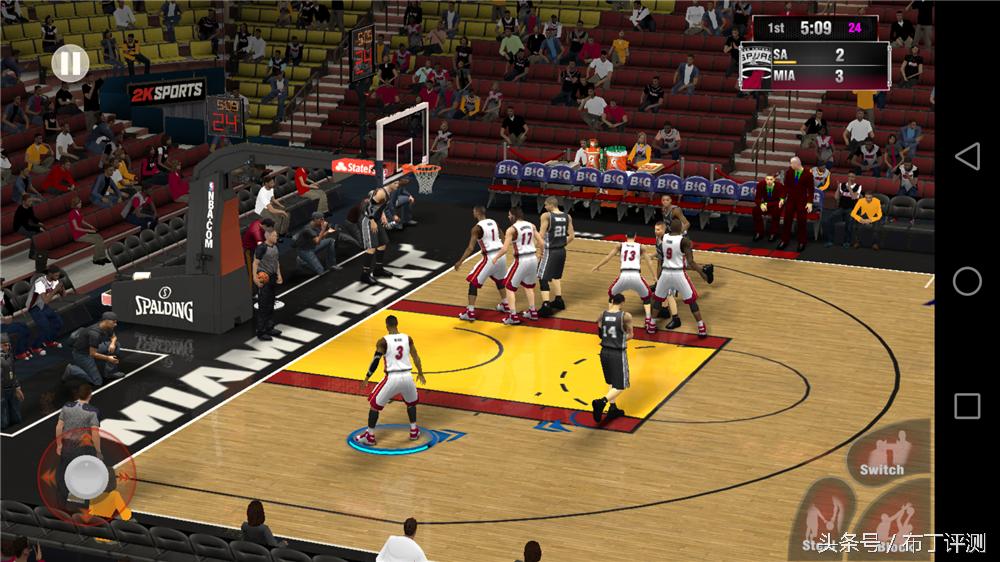Open Android recent apps square button
The height and width of the screenshot is (562, 1000).
967,405
